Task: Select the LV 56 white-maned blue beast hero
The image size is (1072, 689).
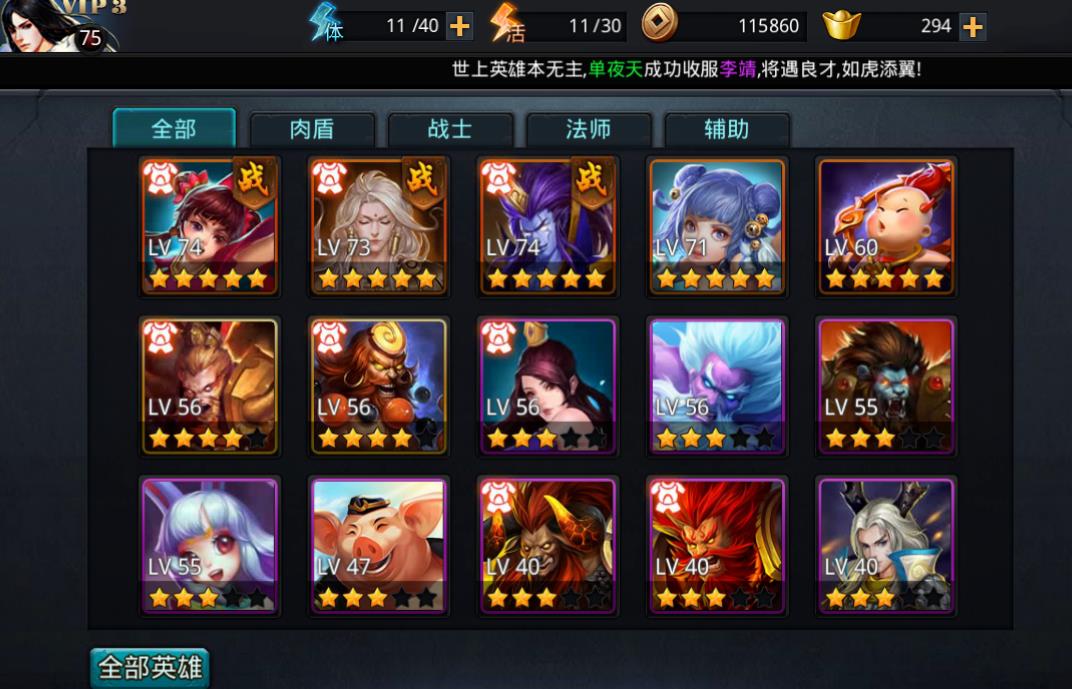Action: click(x=717, y=385)
